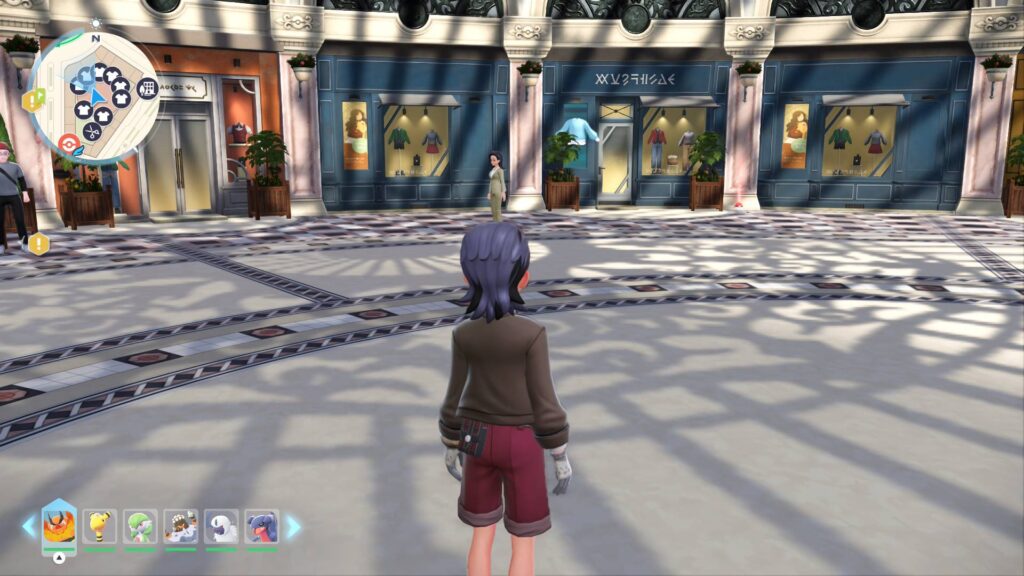Screen dimensions: 1024x576
Task: Switch to Gardevoir in the party bar
Action: (140, 526)
